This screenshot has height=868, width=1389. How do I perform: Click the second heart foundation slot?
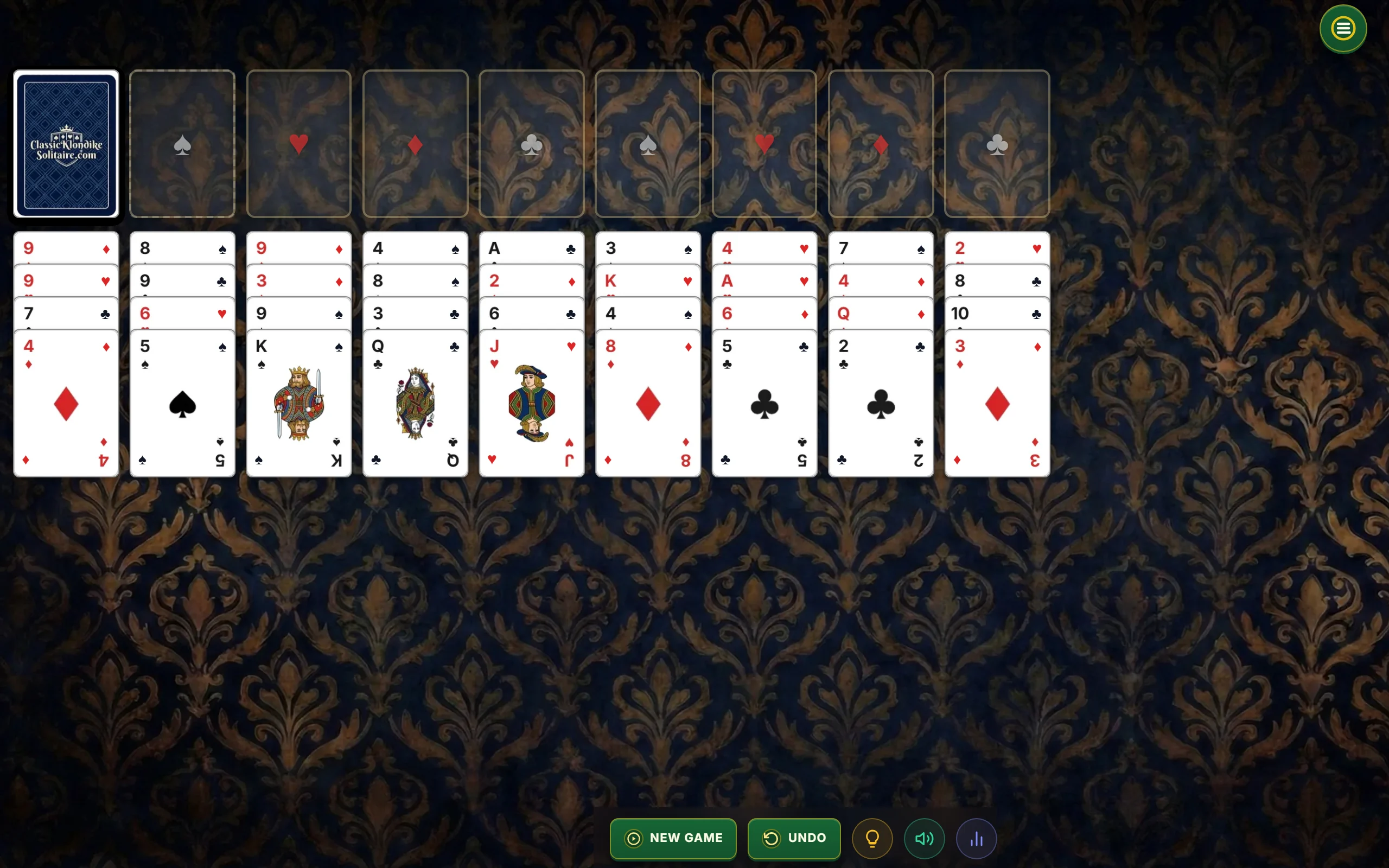click(763, 144)
